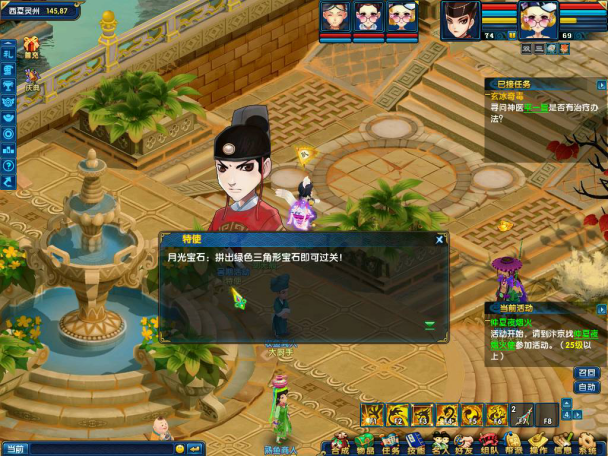Close the 特使 dialogue window
Image resolution: width=608 pixels, height=456 pixels.
pyautogui.click(x=439, y=239)
